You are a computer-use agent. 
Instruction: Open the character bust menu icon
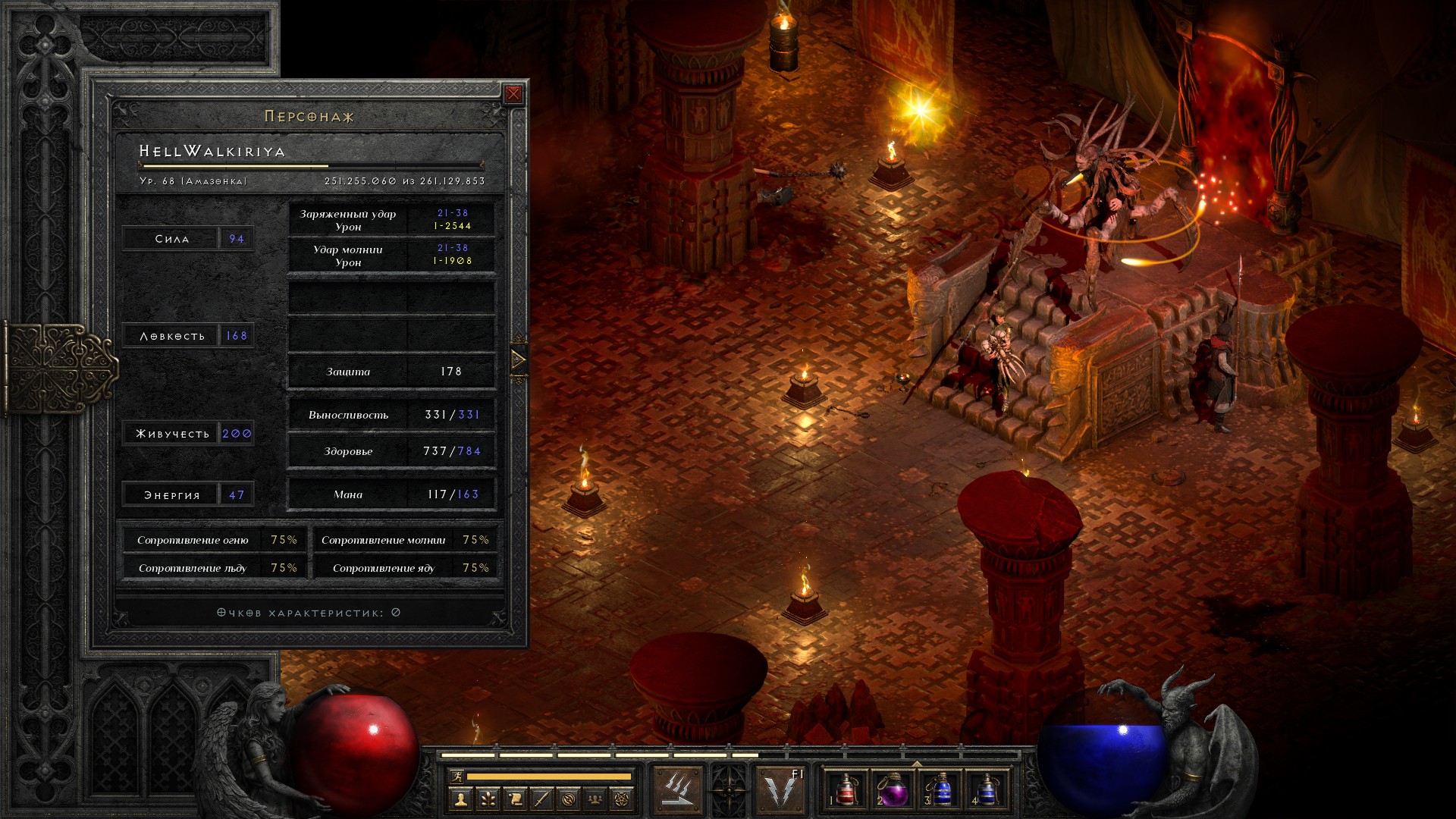point(460,799)
